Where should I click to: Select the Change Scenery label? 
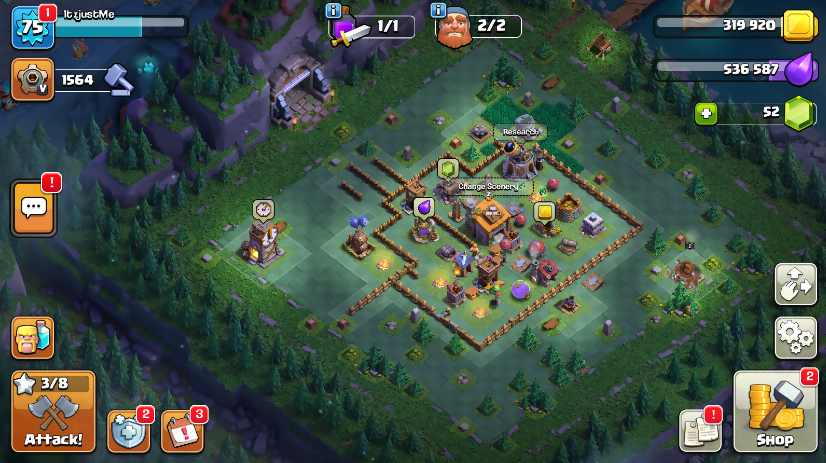(x=487, y=186)
